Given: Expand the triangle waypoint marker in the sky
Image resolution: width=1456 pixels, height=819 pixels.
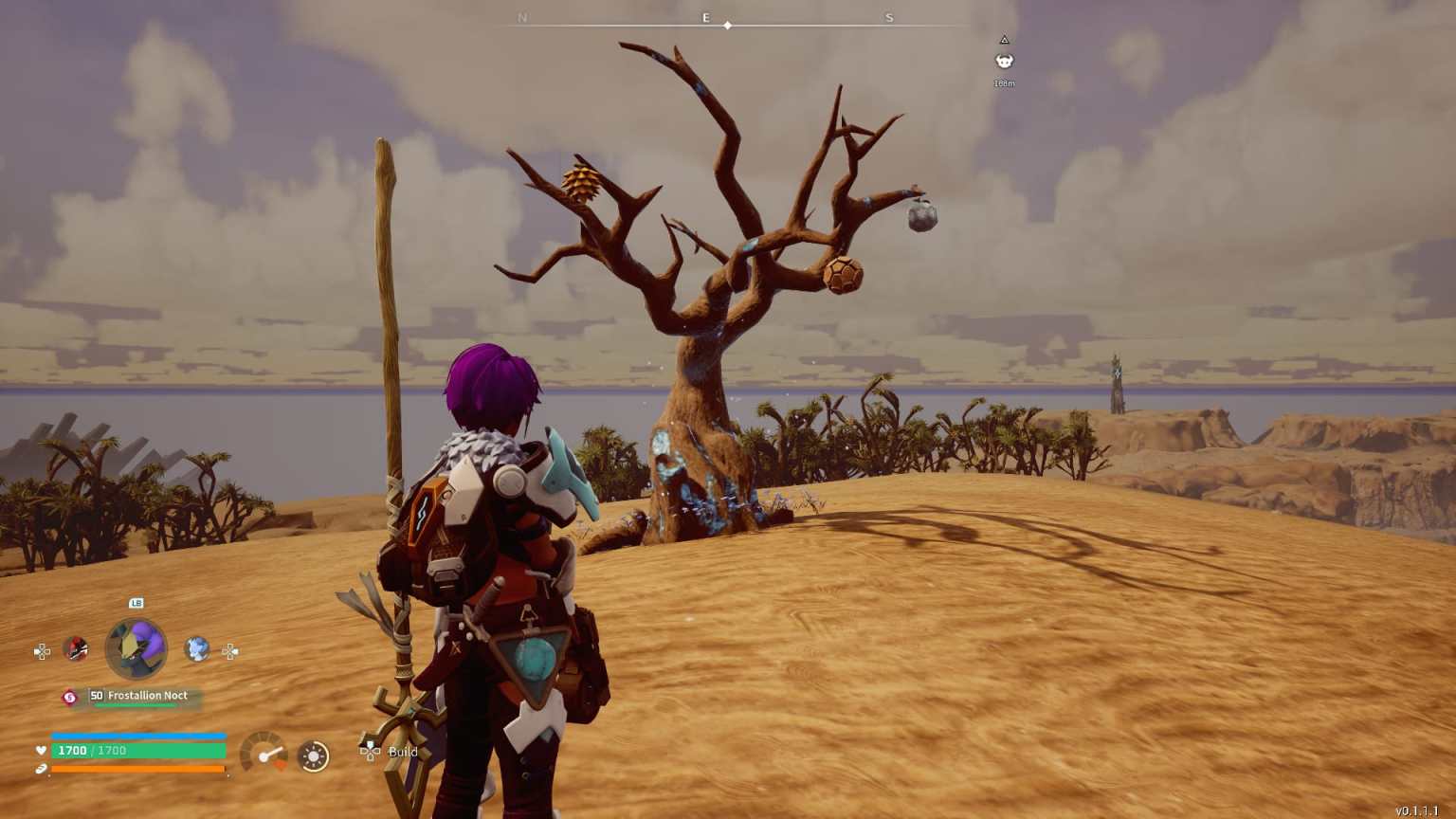Looking at the screenshot, I should click(x=1004, y=40).
